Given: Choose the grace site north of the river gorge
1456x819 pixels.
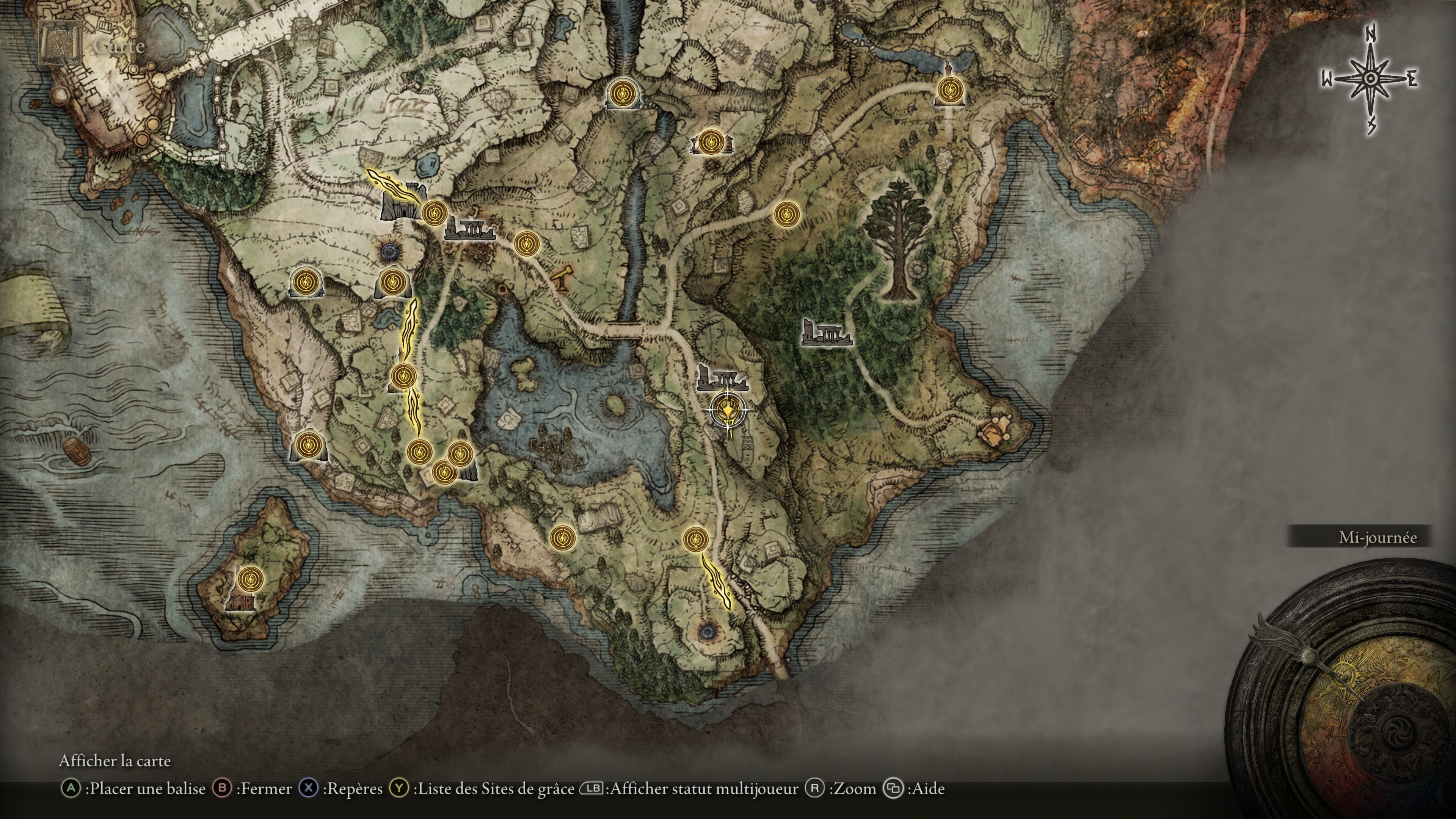Looking at the screenshot, I should point(623,92).
